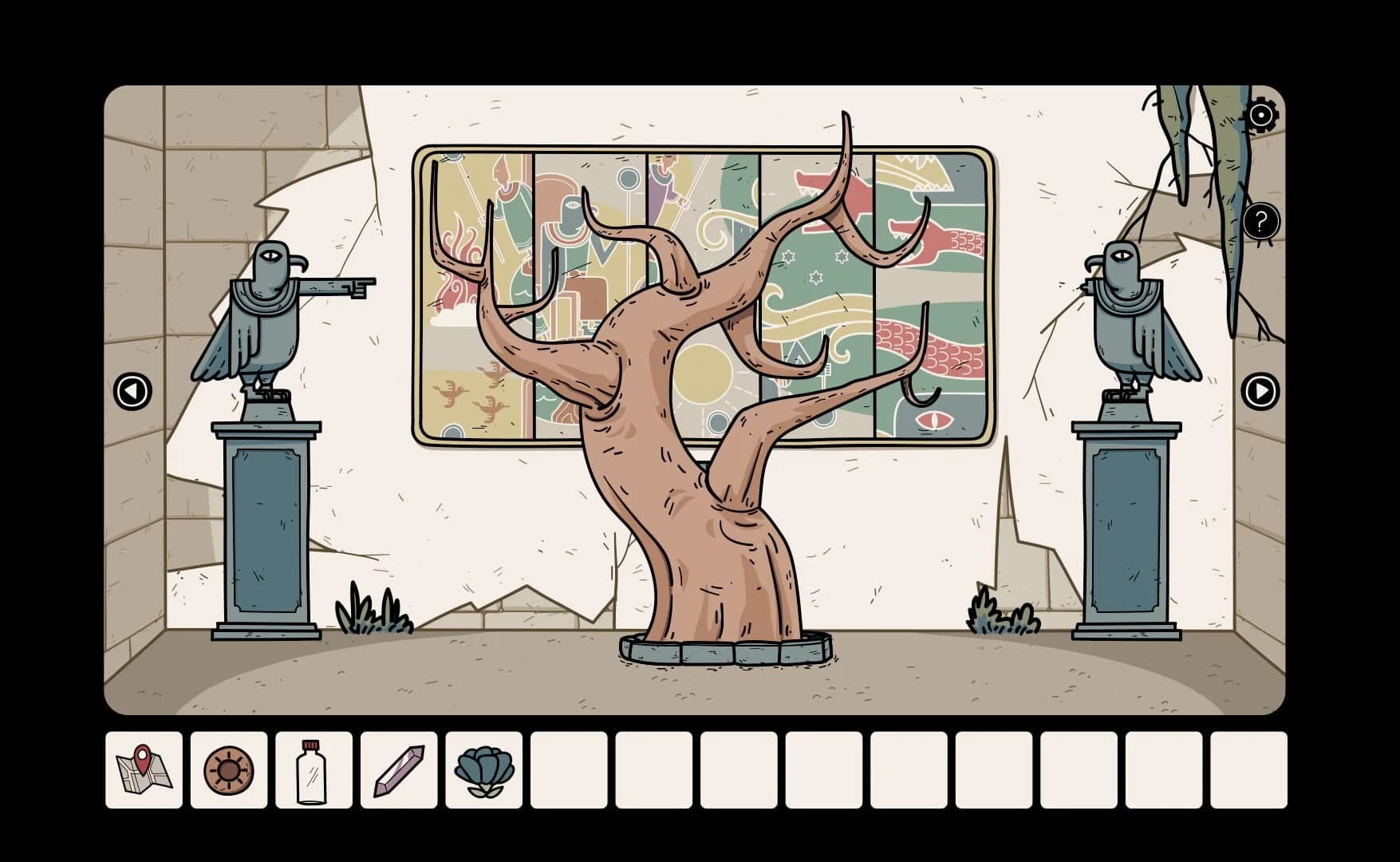1400x862 pixels.
Task: Click the left scene navigation arrow
Action: click(132, 390)
